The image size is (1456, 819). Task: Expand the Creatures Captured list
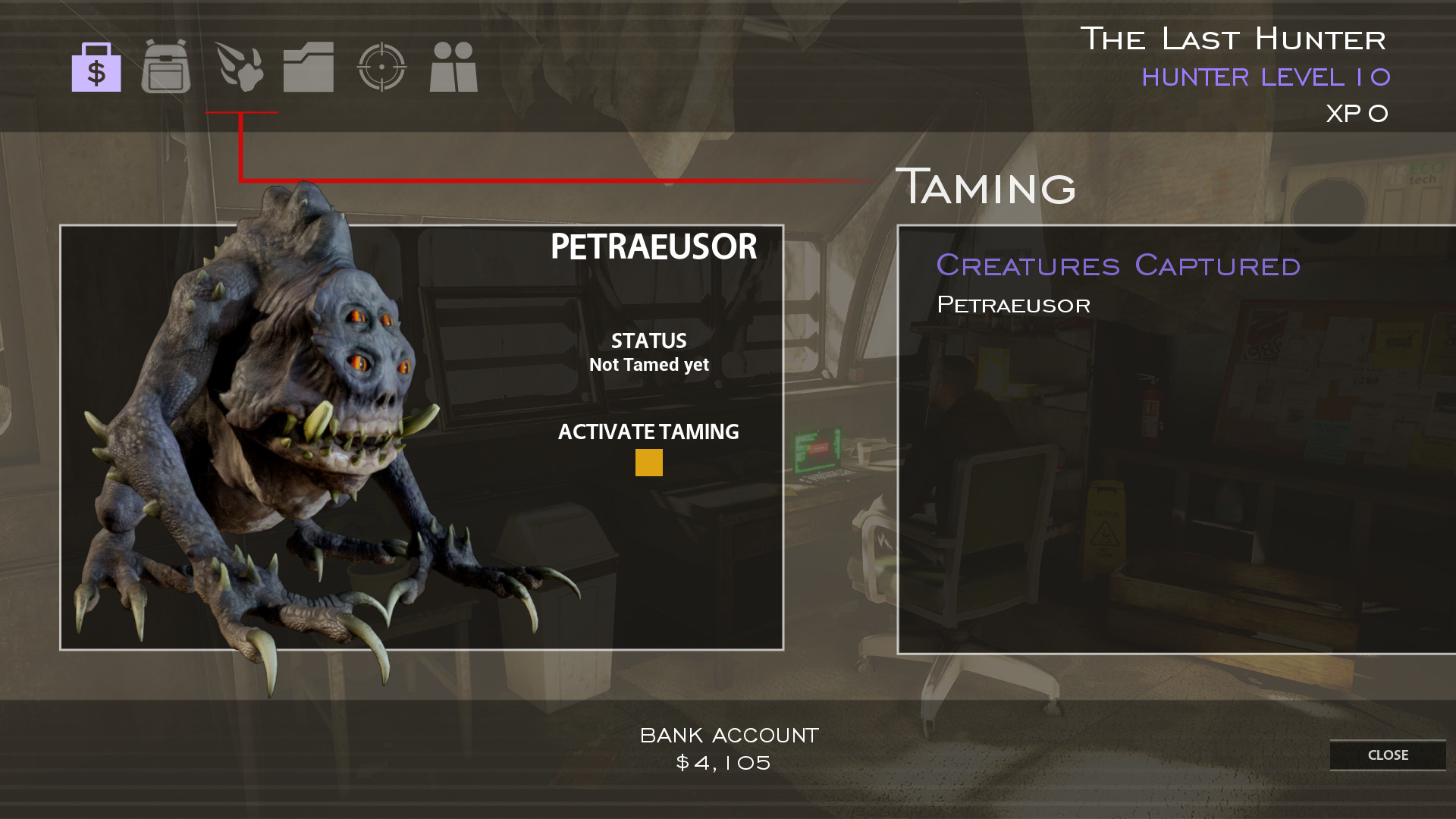1117,265
